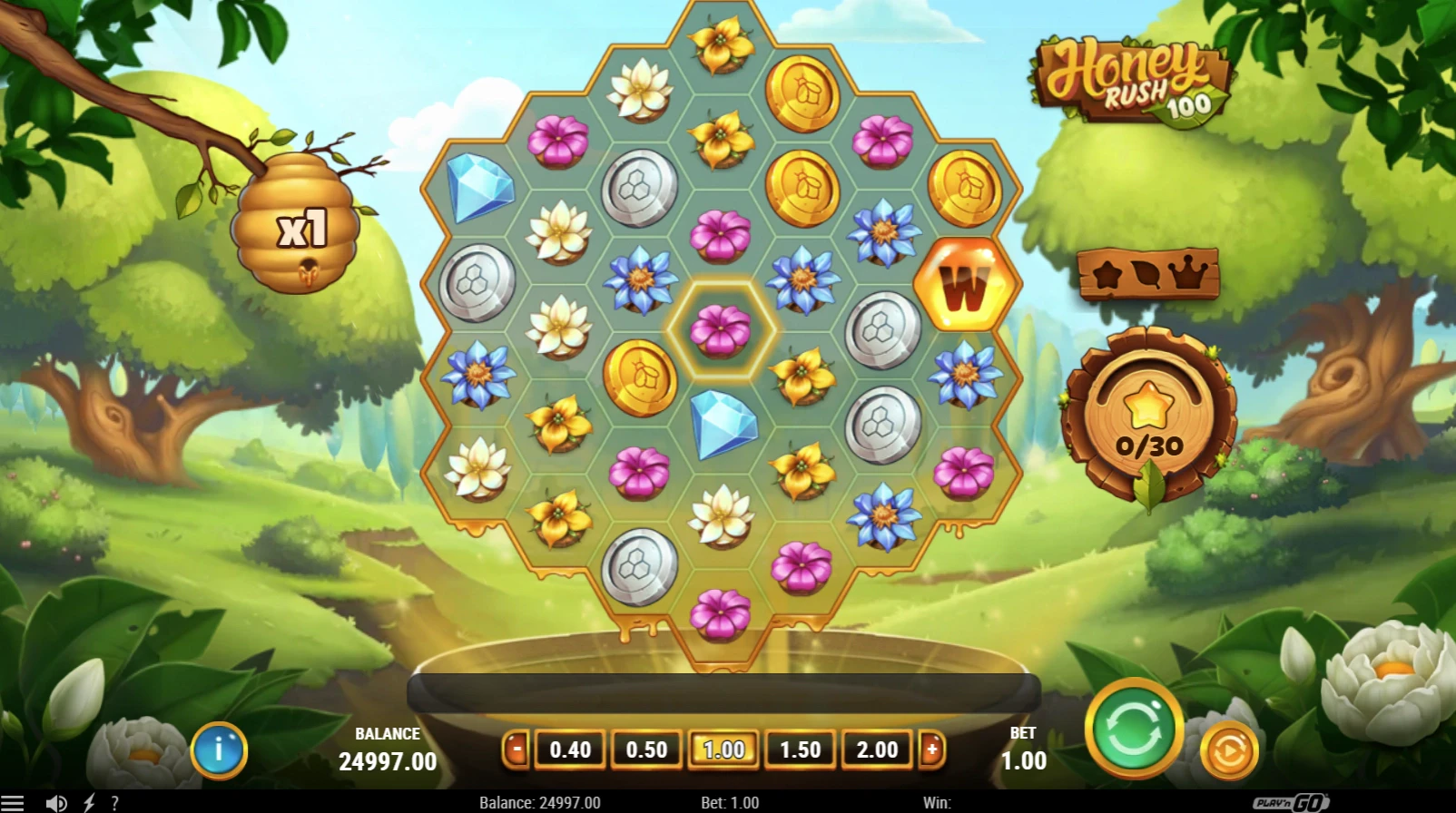Viewport: 1456px width, 813px height.
Task: Select the 0.50 bet option
Action: point(646,750)
